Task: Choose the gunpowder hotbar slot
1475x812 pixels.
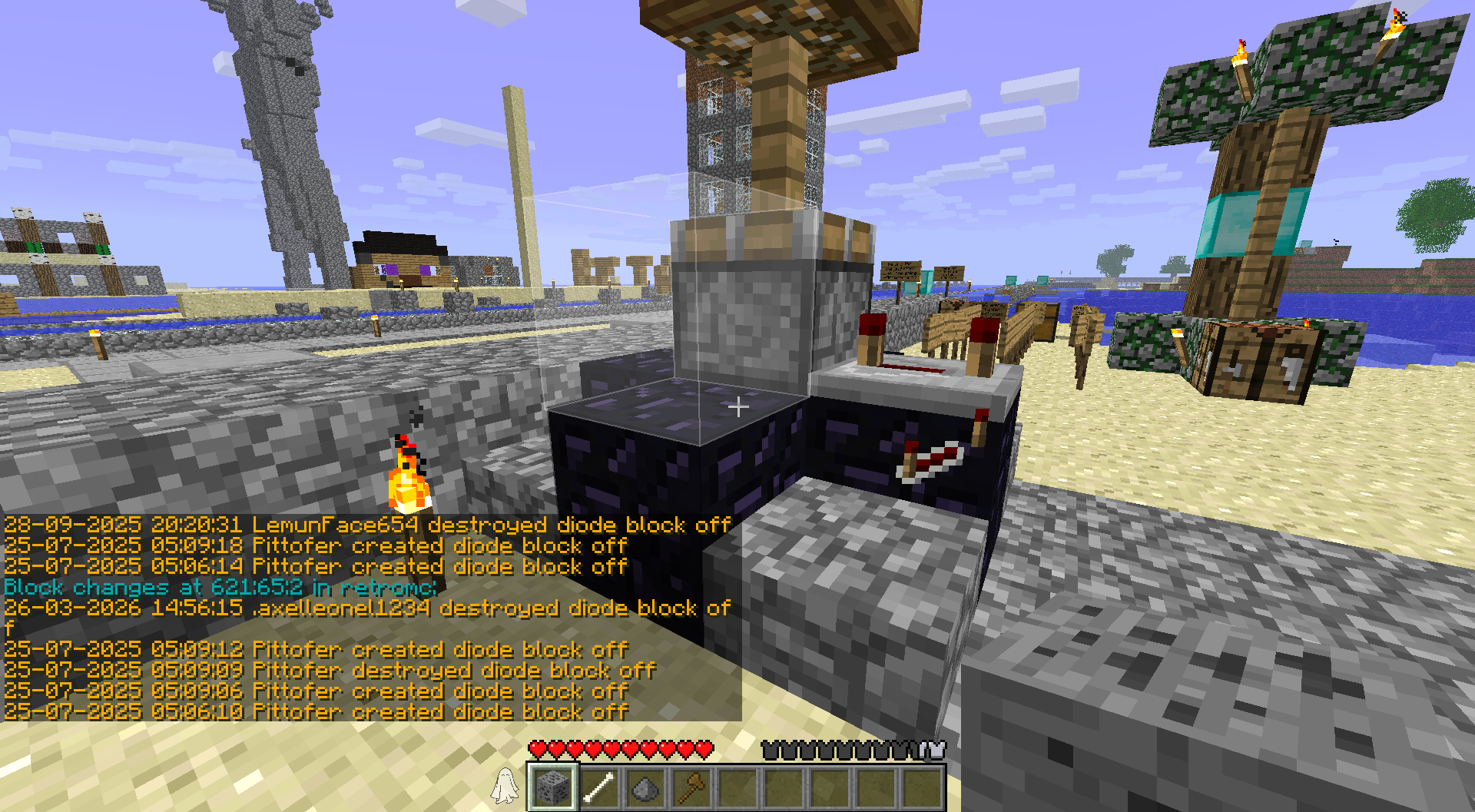Action: point(645,787)
